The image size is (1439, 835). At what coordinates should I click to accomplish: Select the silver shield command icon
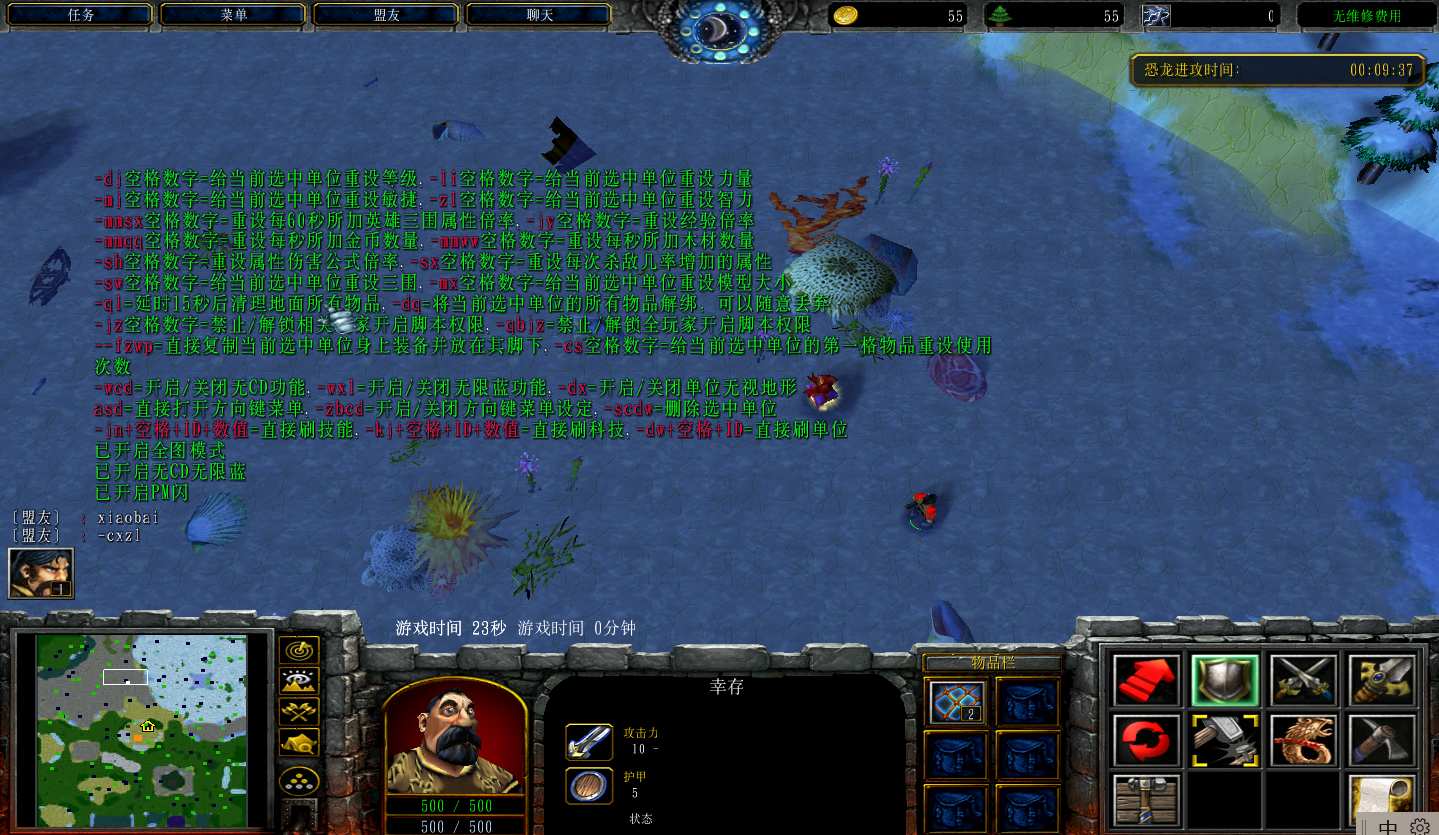tap(1225, 680)
